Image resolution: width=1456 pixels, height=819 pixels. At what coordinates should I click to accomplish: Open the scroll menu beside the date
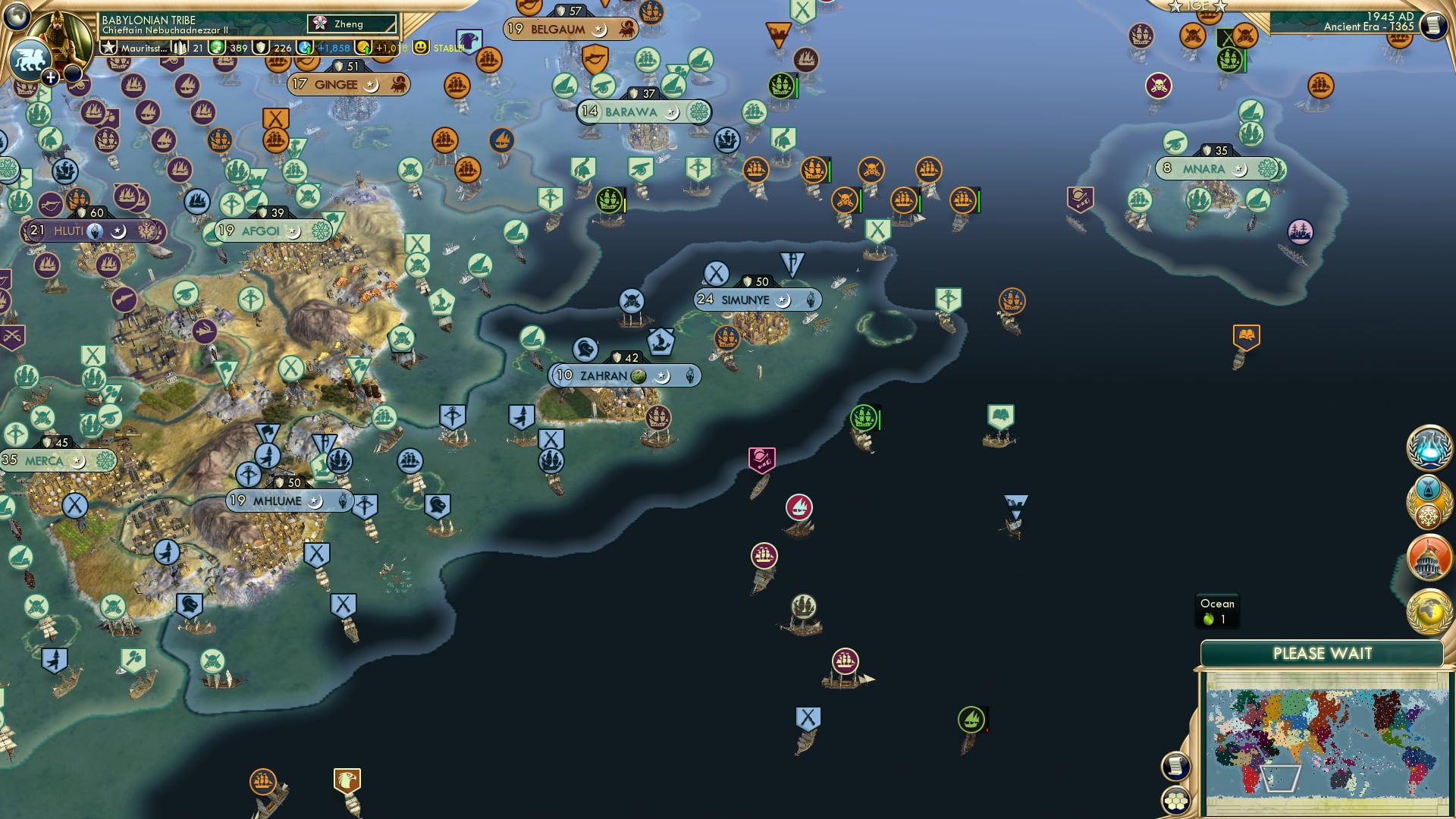1432,26
